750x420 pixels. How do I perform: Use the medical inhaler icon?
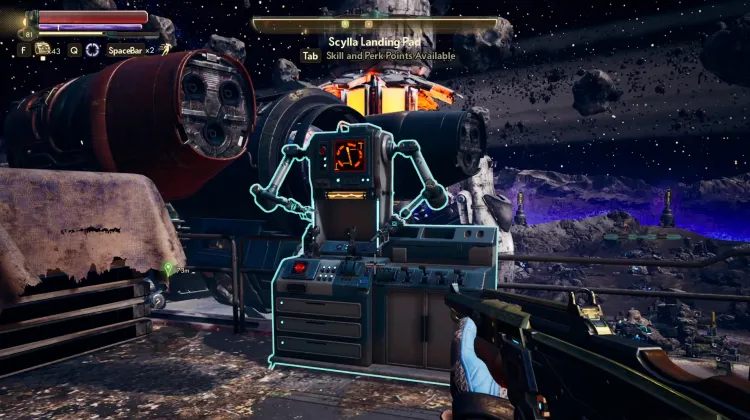pos(43,48)
